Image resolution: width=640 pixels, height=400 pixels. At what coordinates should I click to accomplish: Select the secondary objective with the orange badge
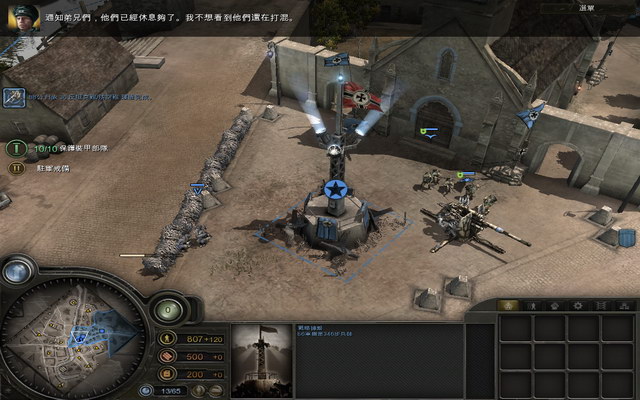pyautogui.click(x=16, y=168)
